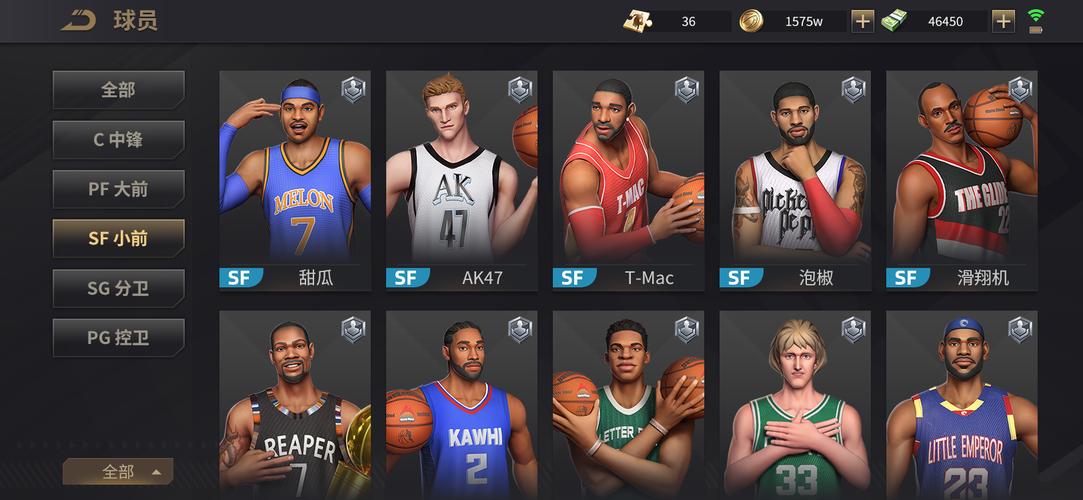Open the 全部 dropdown at bottom left
This screenshot has height=500, width=1083.
click(118, 472)
